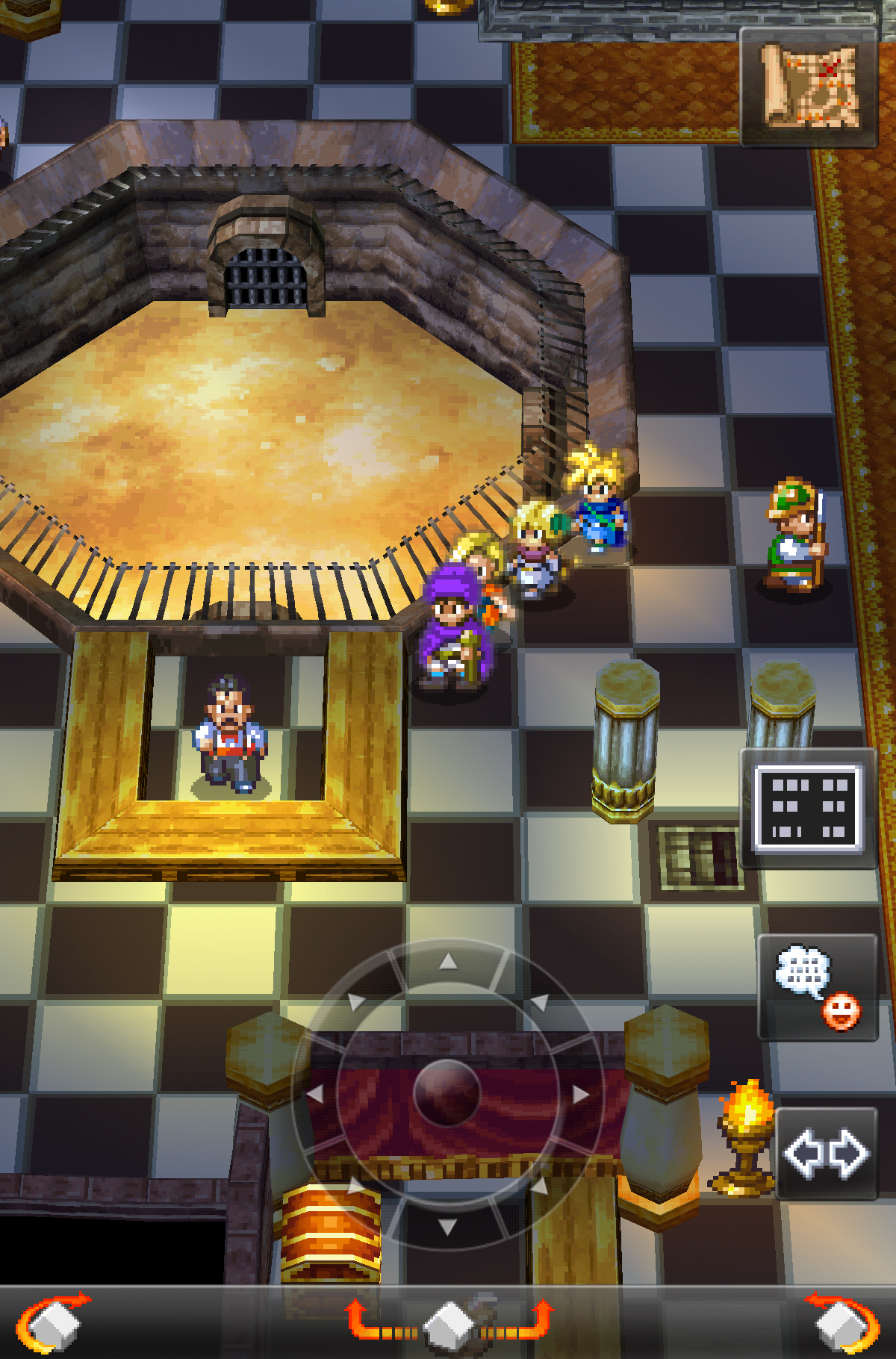Screen dimensions: 896x1359
Task: Tap the up arrow on the directional pad
Action: 447,962
